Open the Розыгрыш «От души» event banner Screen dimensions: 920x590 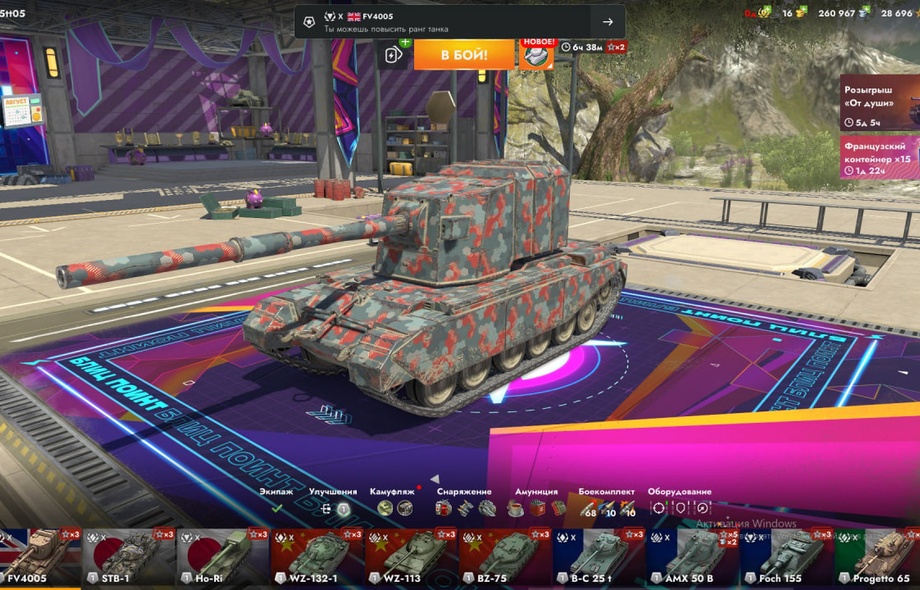[879, 103]
